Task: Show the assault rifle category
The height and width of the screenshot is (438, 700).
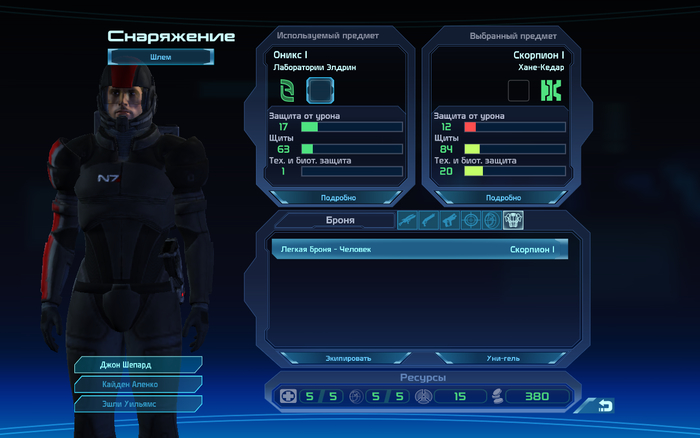Action: pyautogui.click(x=407, y=220)
